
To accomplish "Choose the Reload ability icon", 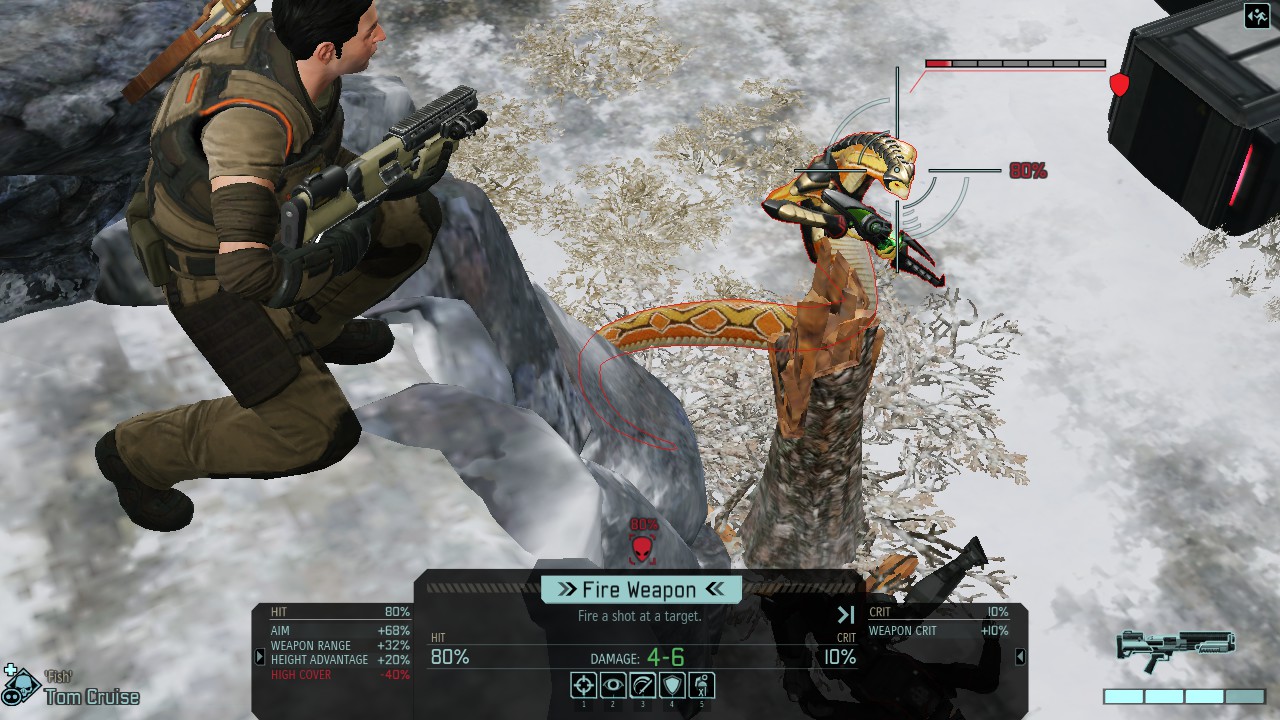I will pyautogui.click(x=642, y=685).
